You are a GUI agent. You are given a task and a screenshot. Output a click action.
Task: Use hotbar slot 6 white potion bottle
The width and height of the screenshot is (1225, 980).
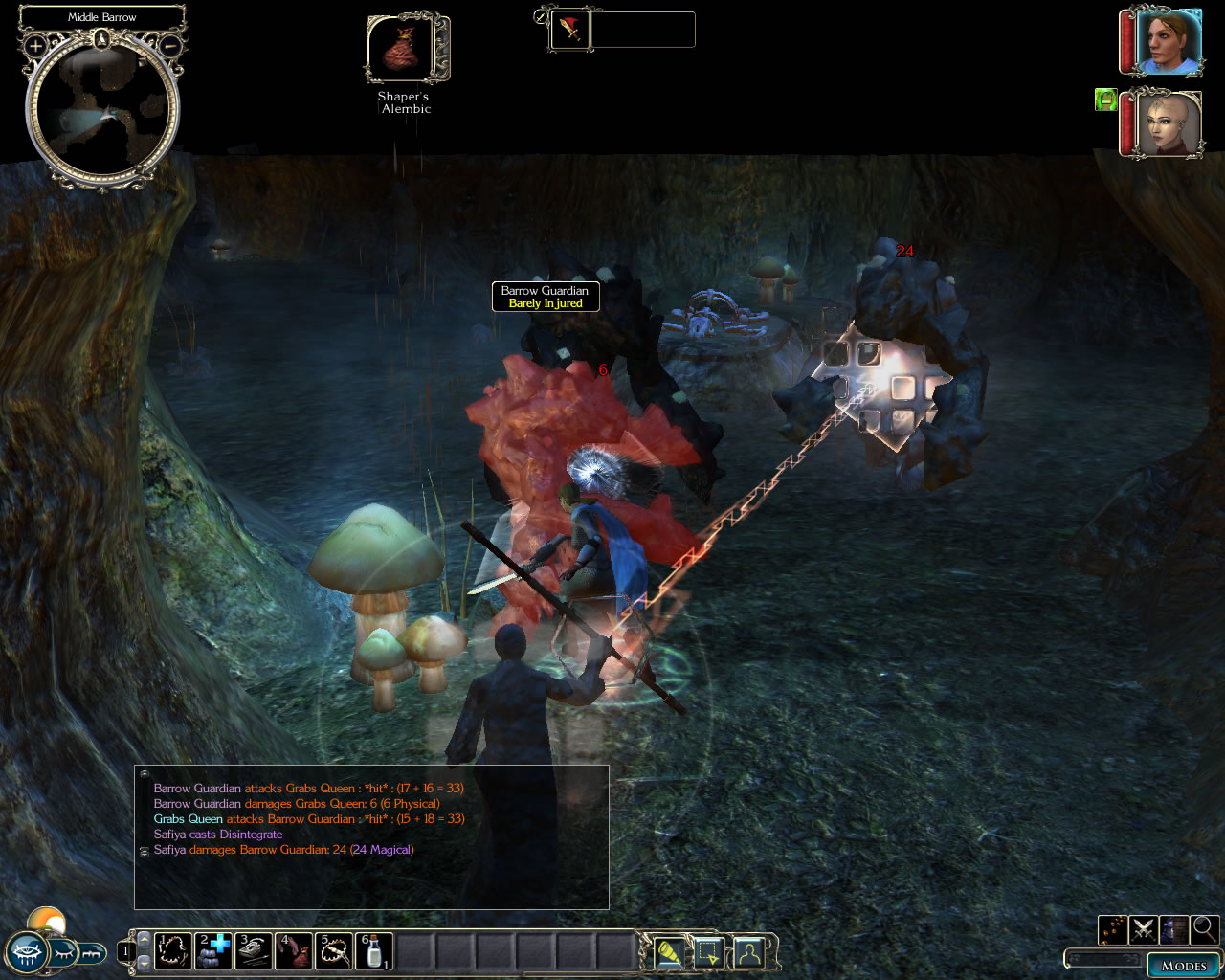374,951
